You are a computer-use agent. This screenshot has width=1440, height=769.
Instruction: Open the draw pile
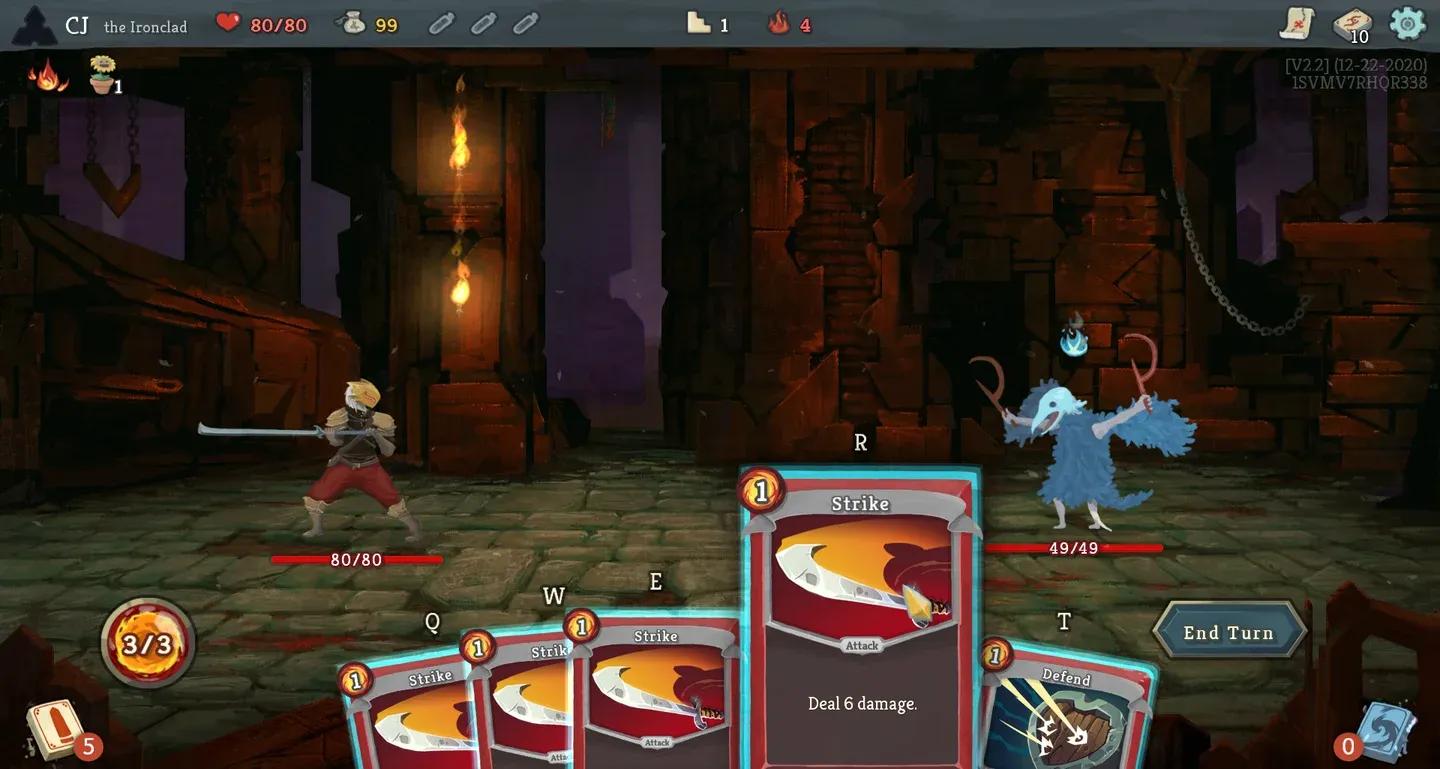[55, 729]
